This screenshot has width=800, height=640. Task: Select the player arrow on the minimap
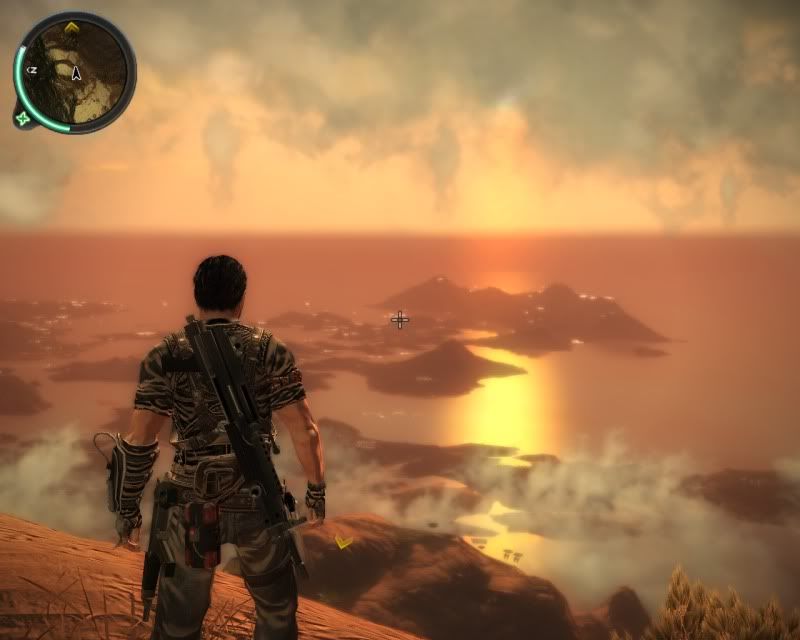pyautogui.click(x=76, y=72)
